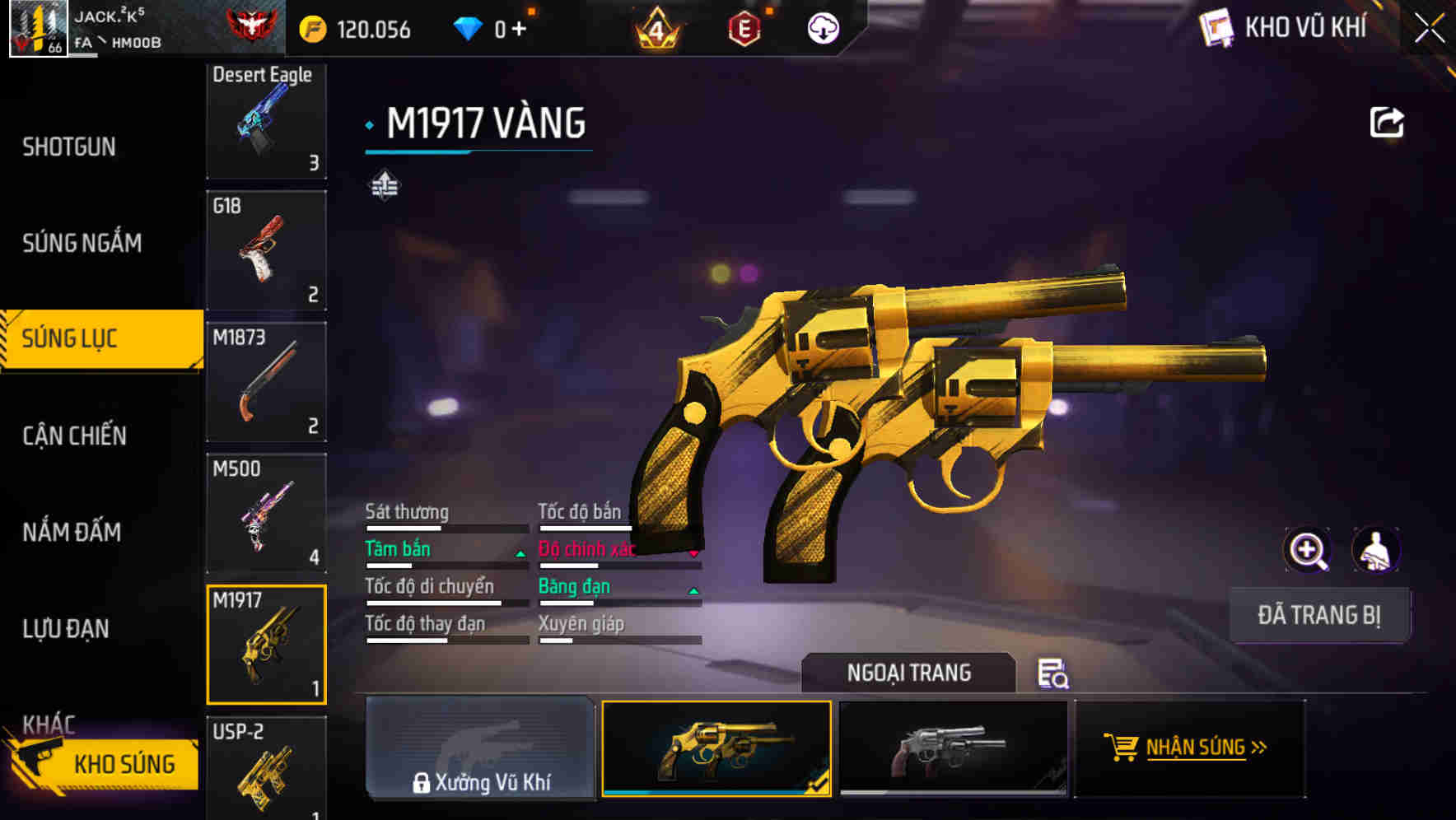Click the character preview icon beside the magnifier

(1375, 549)
